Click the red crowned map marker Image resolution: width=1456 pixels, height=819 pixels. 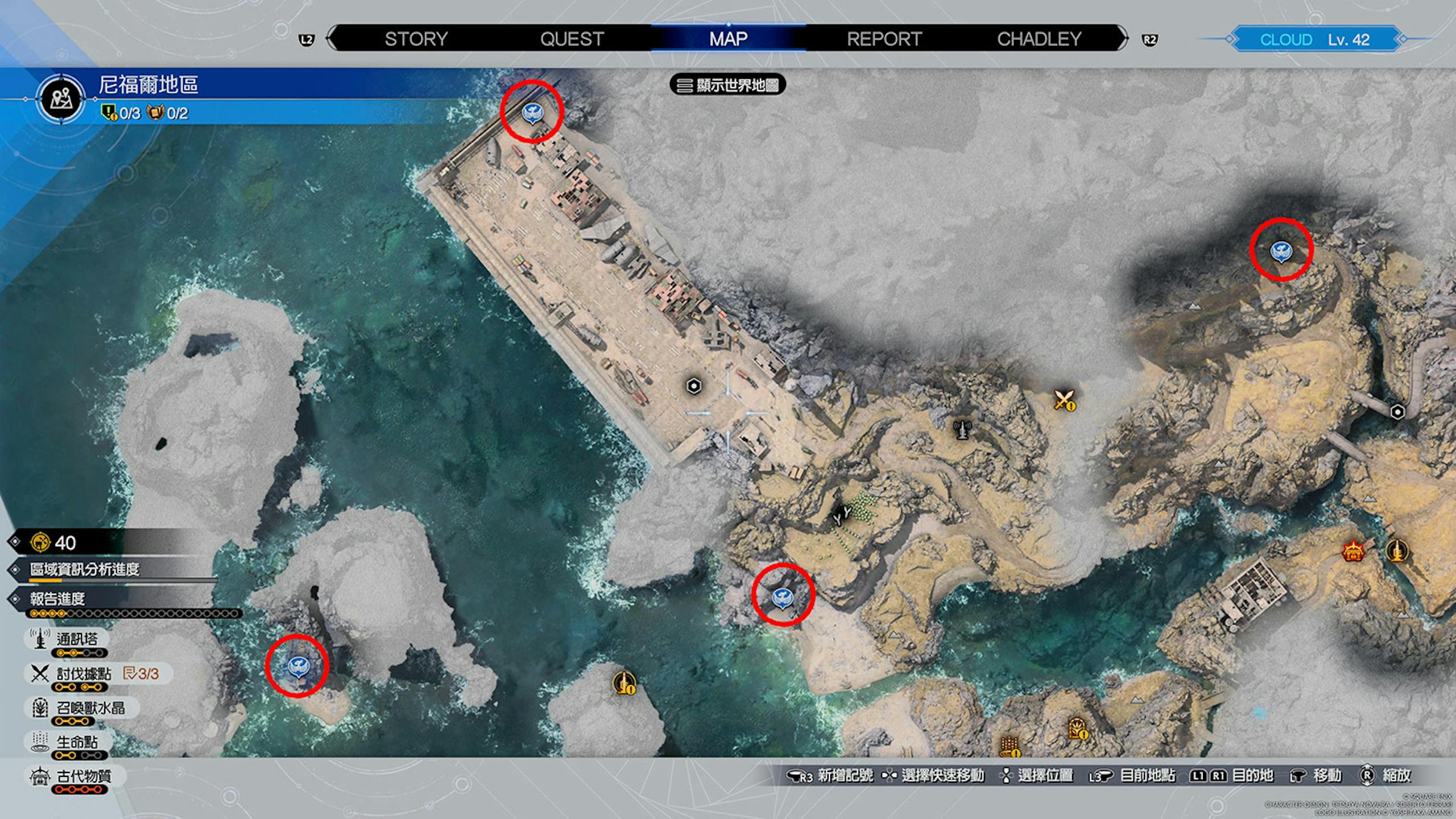pos(1352,551)
